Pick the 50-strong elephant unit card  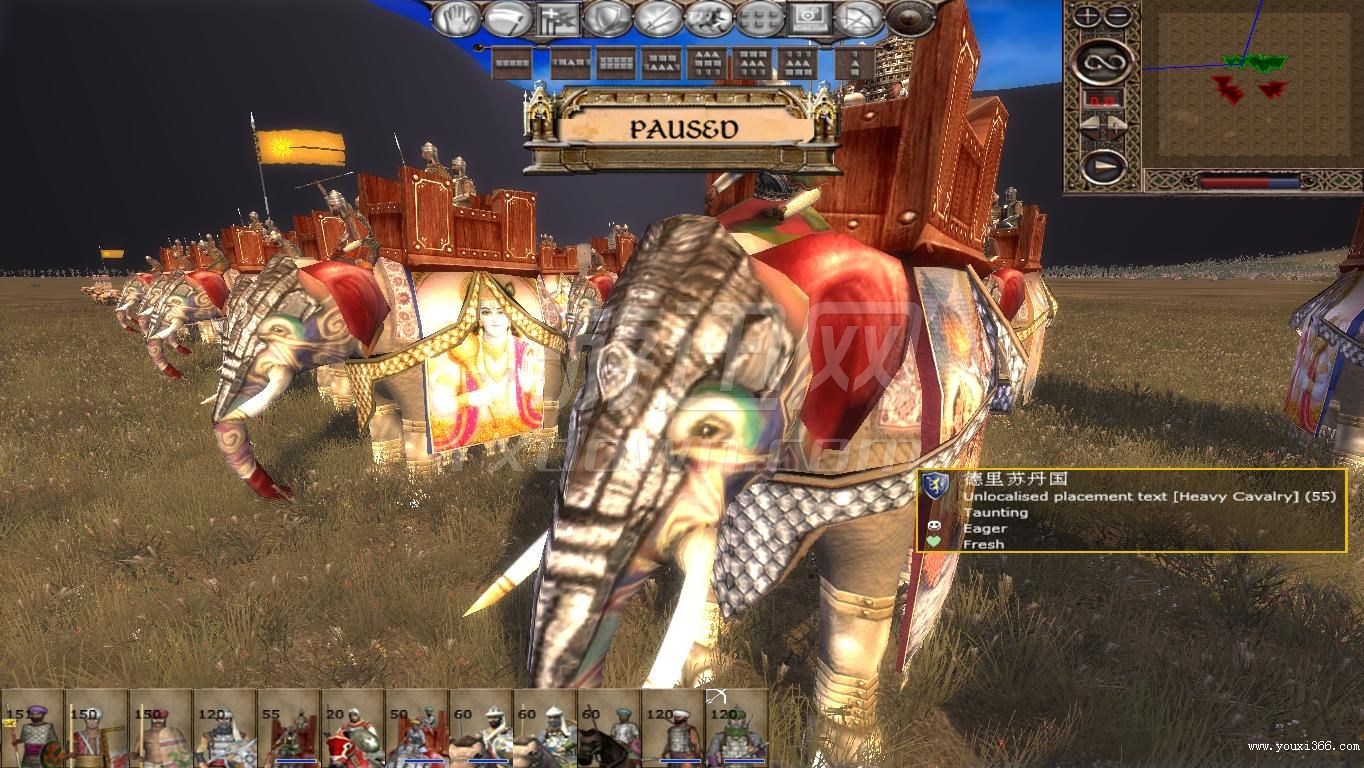click(416, 728)
